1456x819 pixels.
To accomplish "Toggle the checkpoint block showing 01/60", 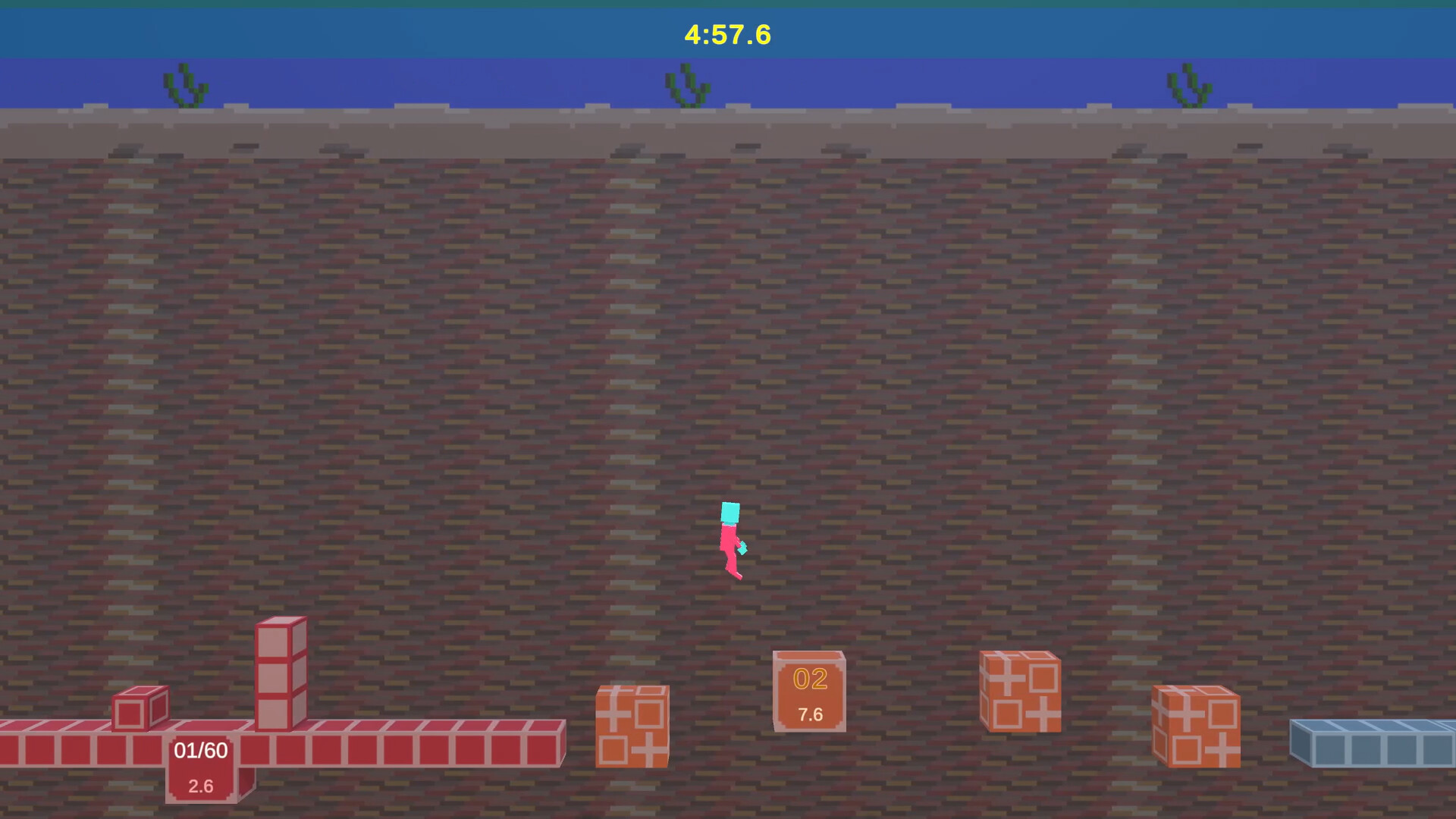I will [199, 749].
